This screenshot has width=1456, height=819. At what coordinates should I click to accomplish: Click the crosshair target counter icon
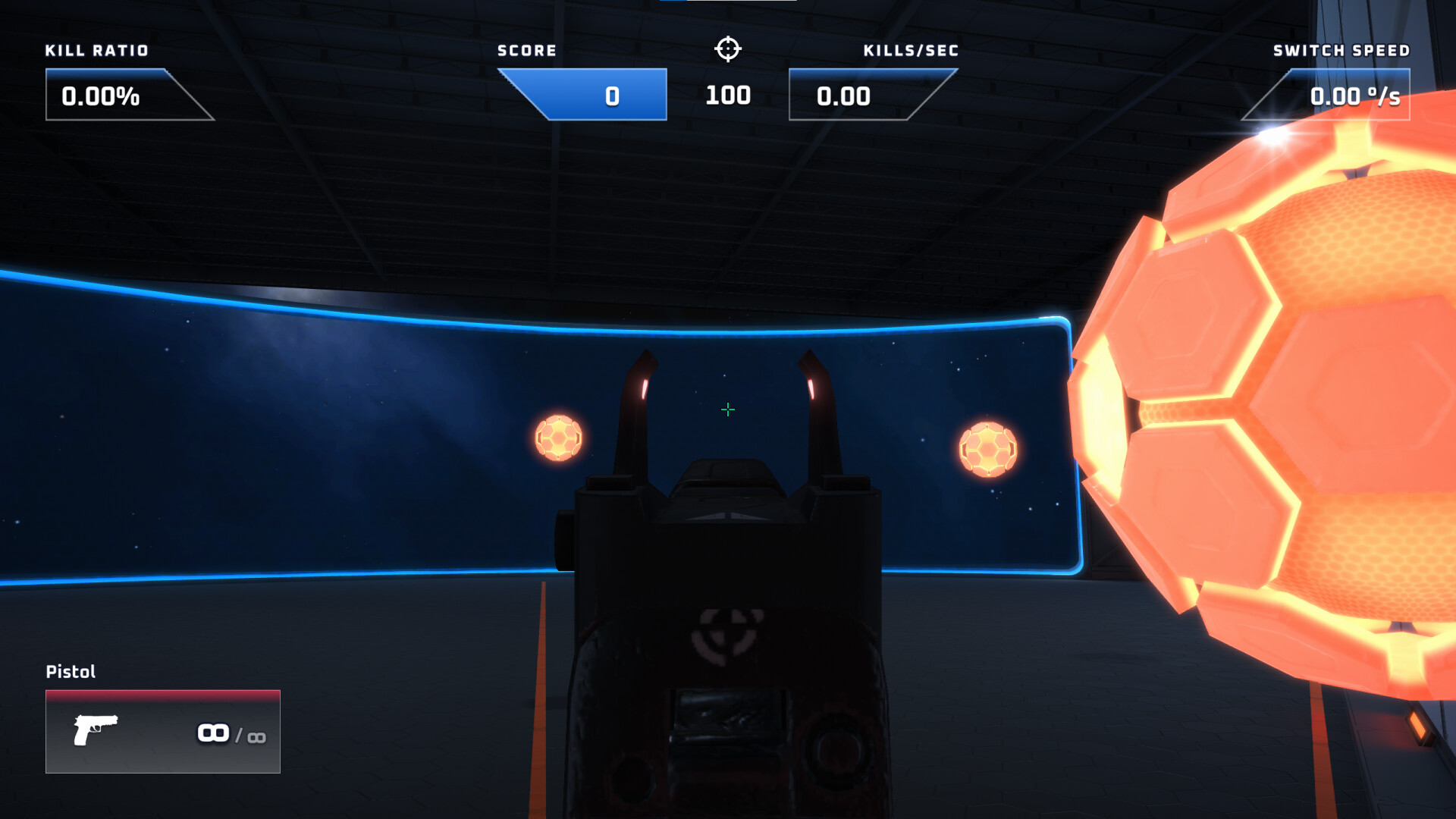[727, 49]
